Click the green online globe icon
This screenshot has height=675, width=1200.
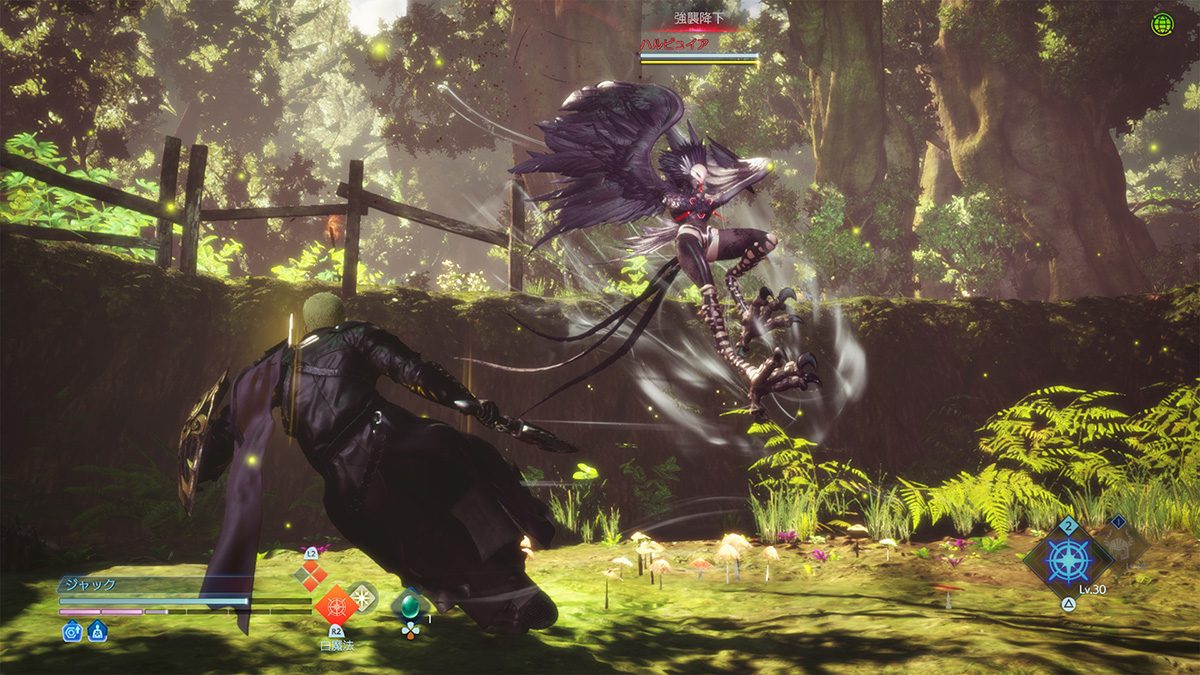coord(1161,25)
